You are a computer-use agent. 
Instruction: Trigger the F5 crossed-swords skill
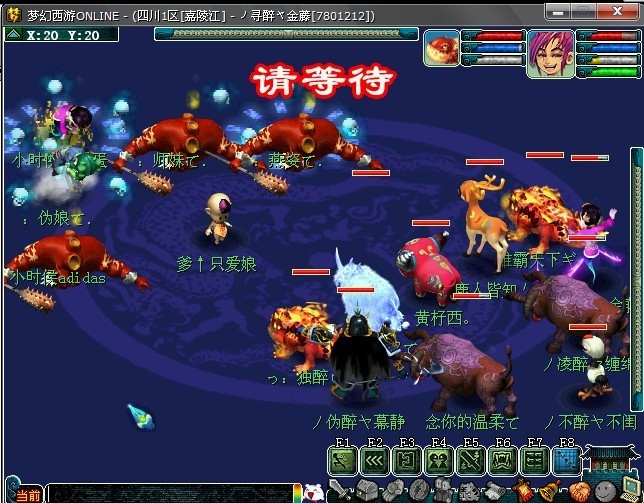(x=471, y=460)
